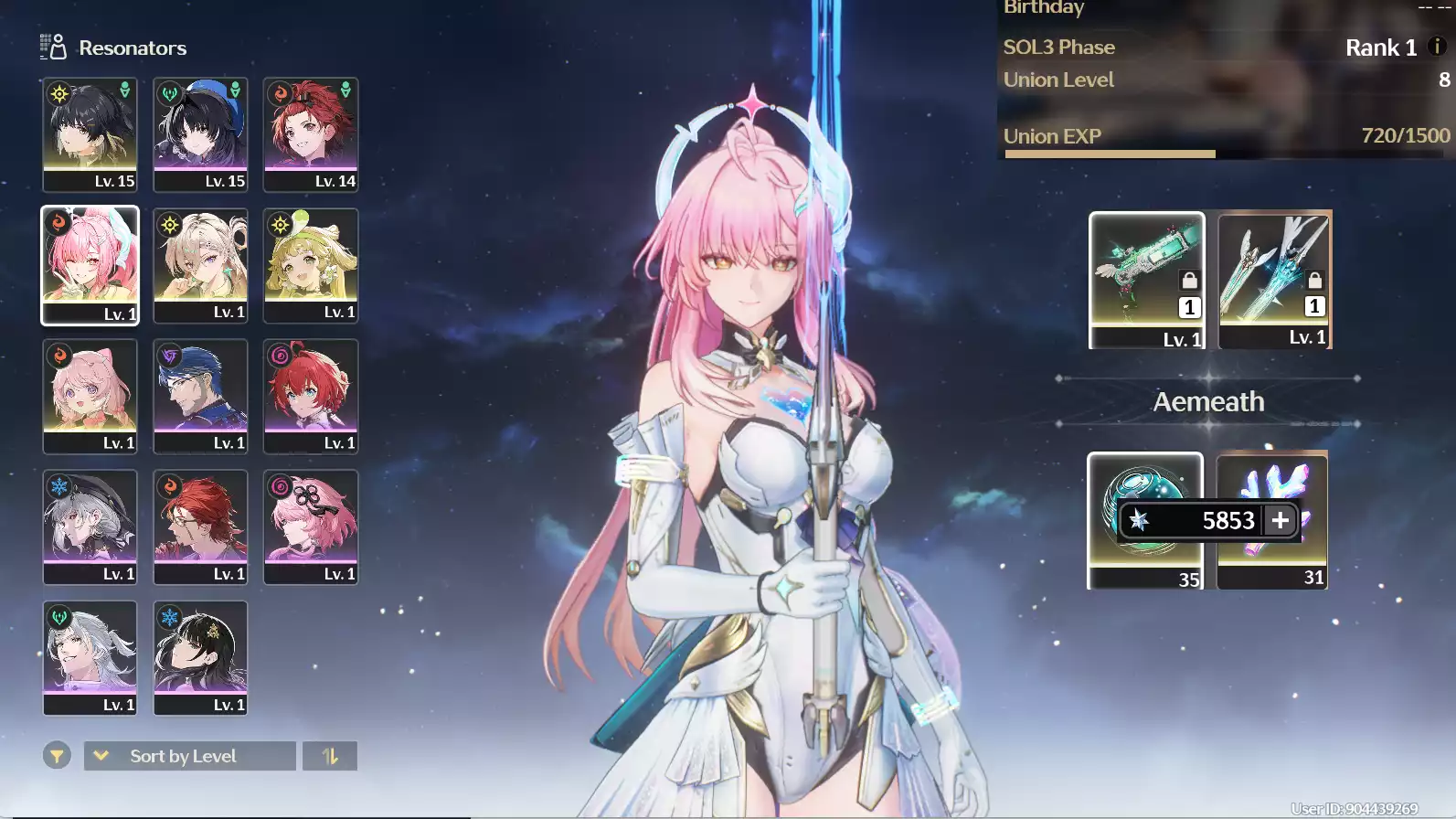Toggle the sort order arrows button
The width and height of the screenshot is (1456, 819).
click(x=330, y=756)
